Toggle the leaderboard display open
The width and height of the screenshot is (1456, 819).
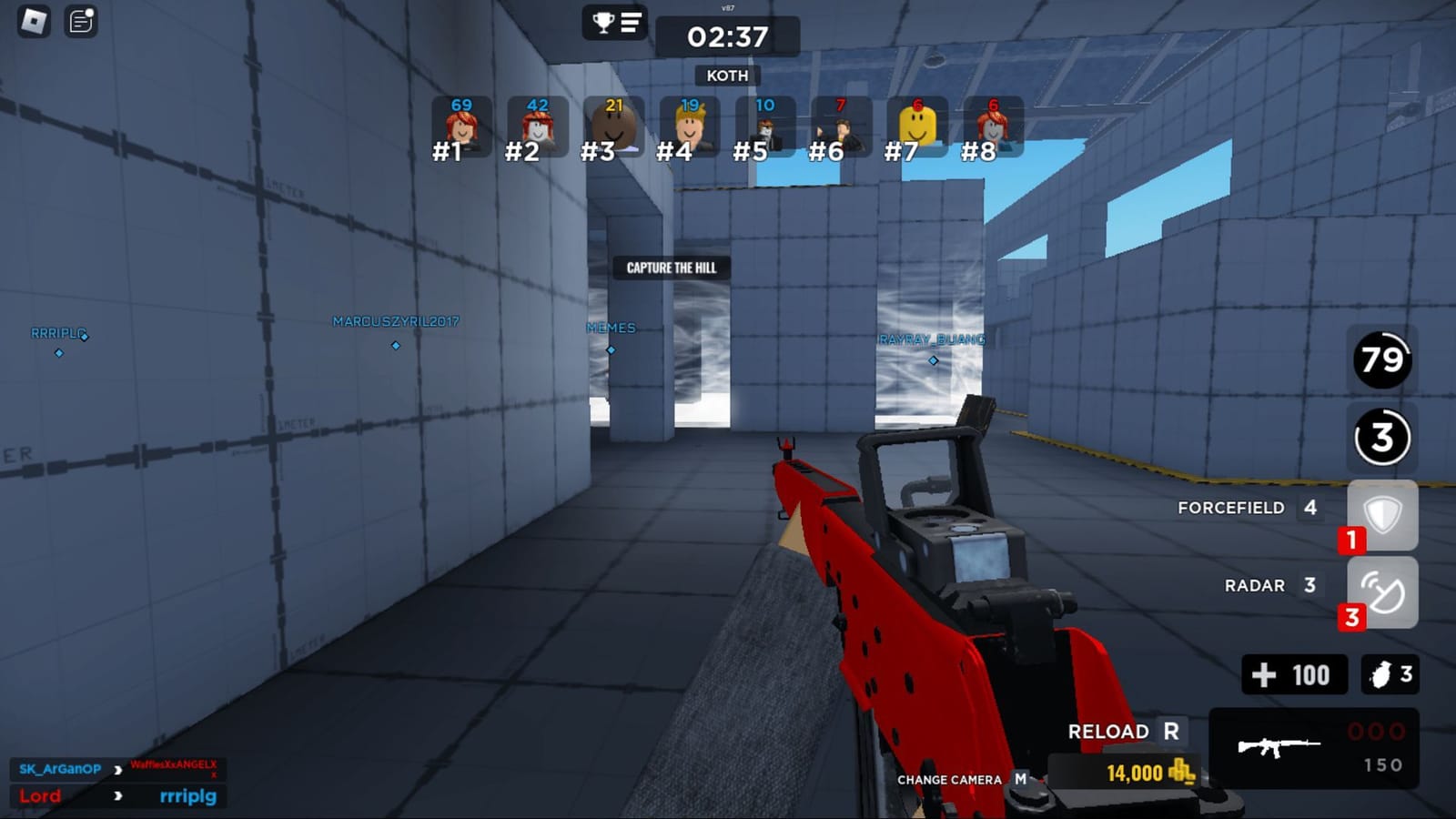(632, 24)
